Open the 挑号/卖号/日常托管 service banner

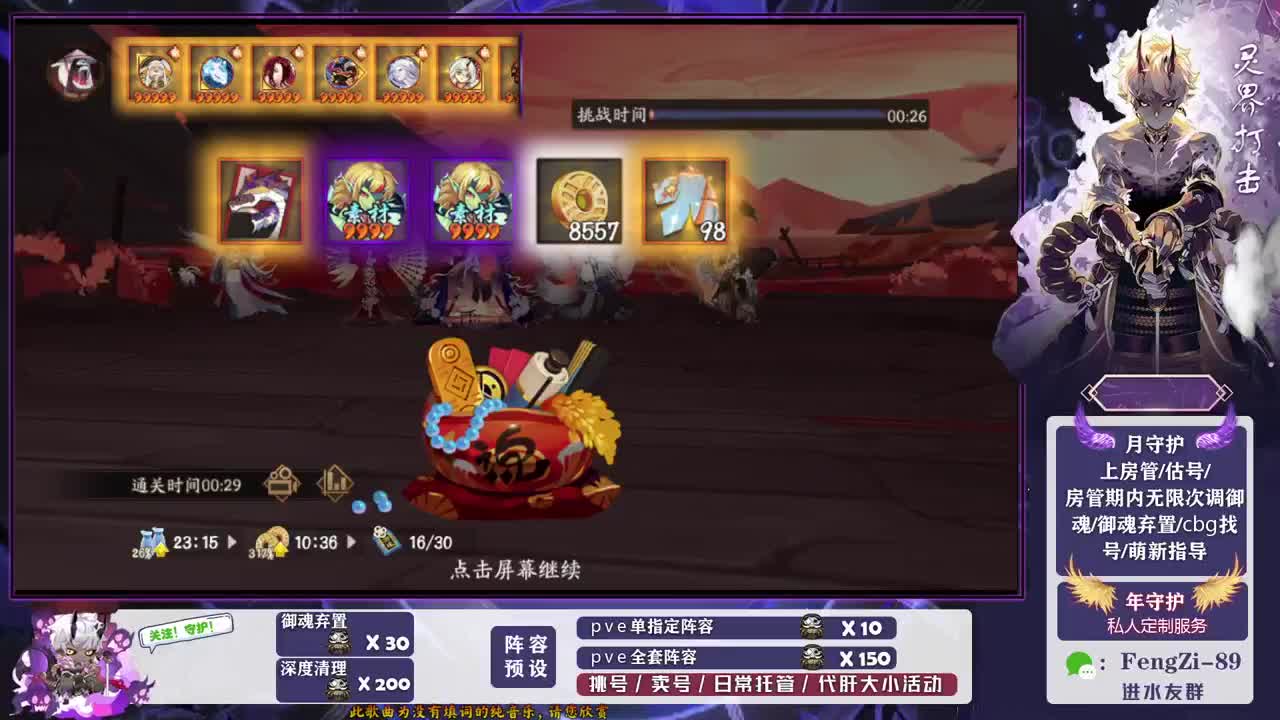(x=772, y=685)
